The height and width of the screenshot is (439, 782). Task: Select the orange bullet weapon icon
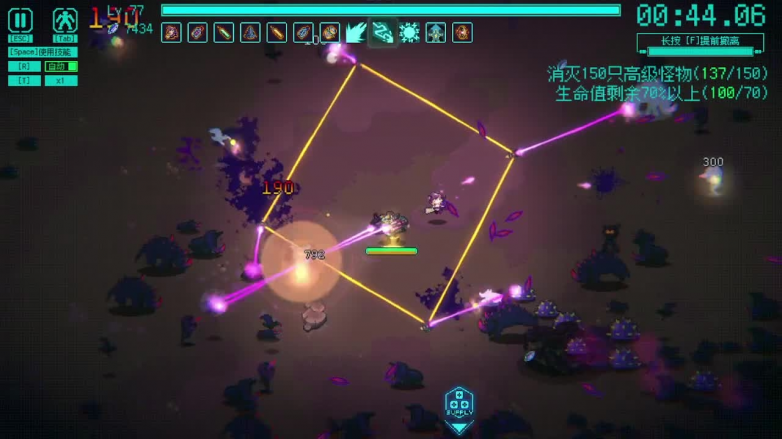tap(277, 33)
